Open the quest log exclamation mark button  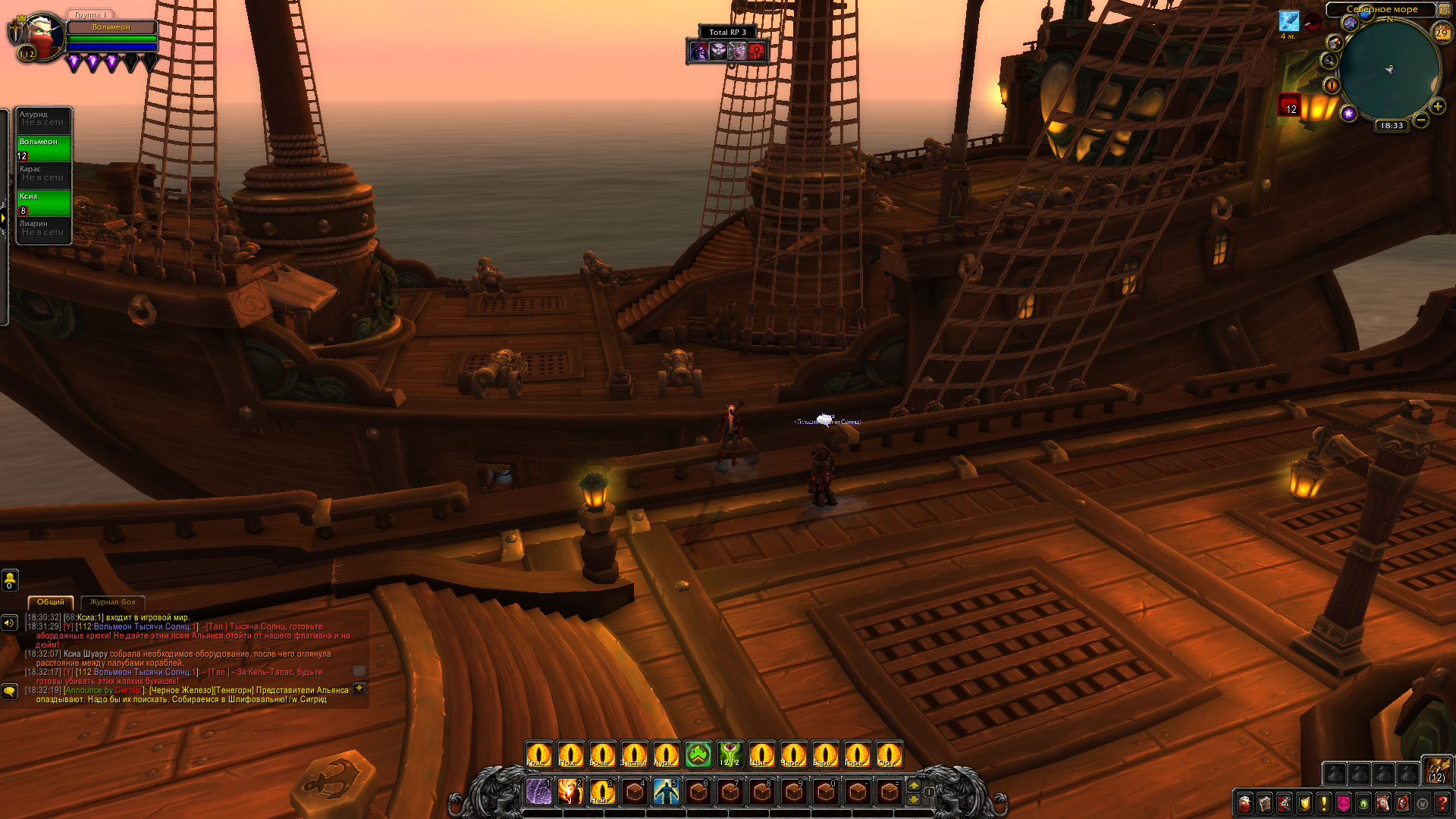click(1323, 803)
